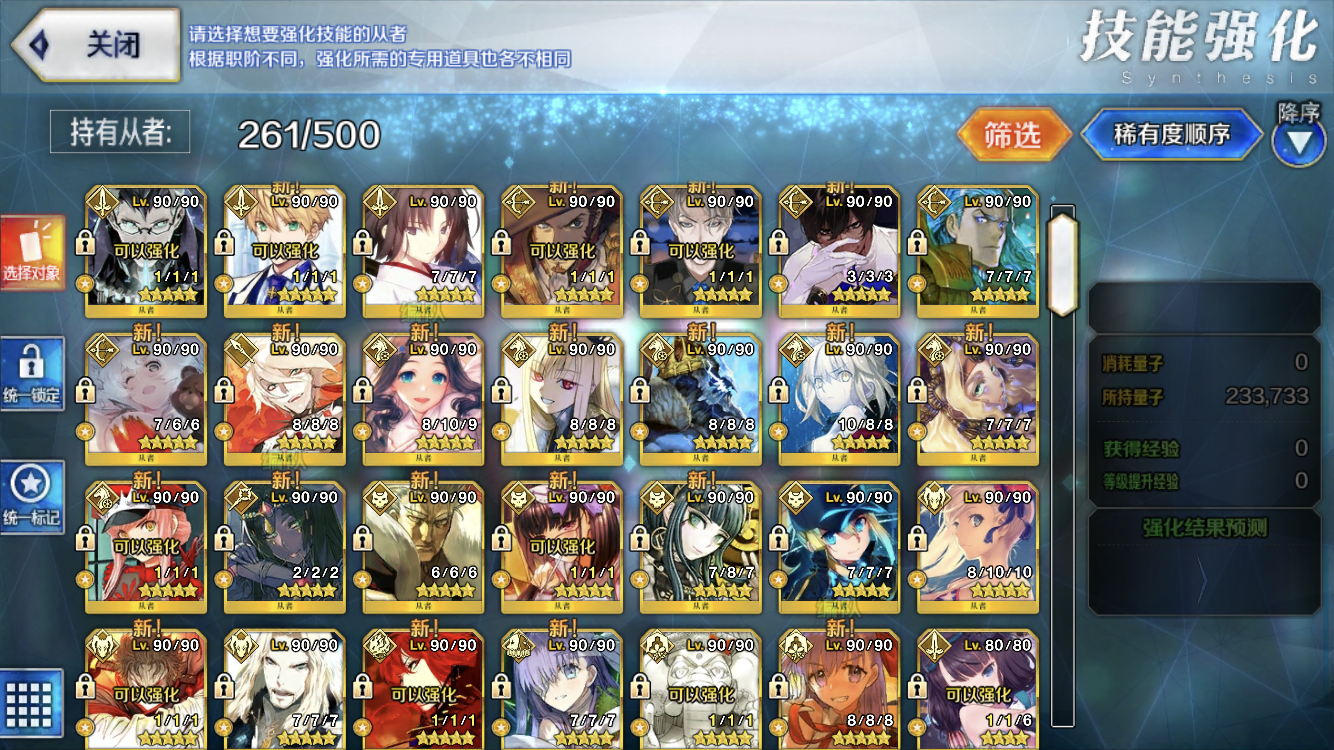
Task: Change the grid layout view
Action: click(x=32, y=702)
